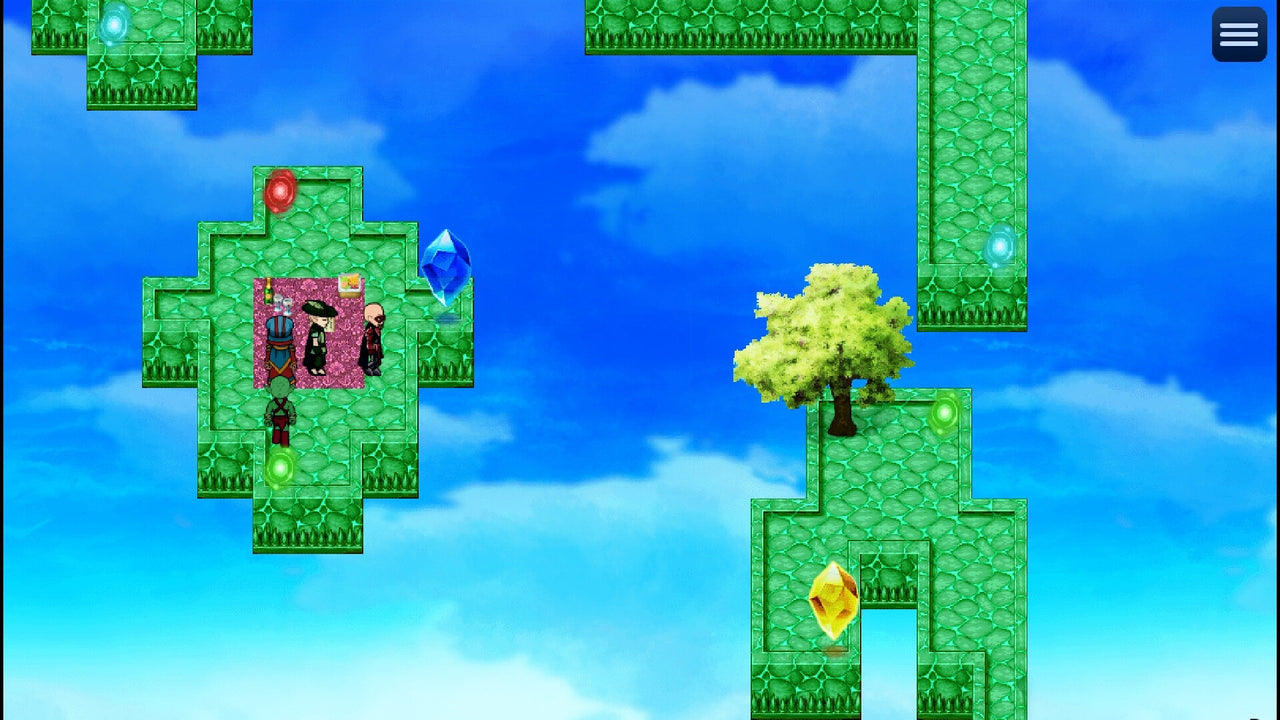Click the wine glasses next to the bottle
Image resolution: width=1280 pixels, height=720 pixels.
click(x=283, y=305)
